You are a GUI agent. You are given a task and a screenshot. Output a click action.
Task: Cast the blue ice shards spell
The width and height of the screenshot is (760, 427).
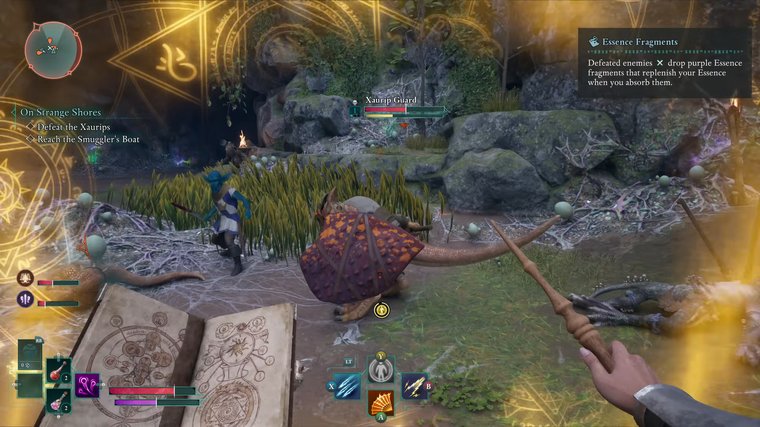347,385
